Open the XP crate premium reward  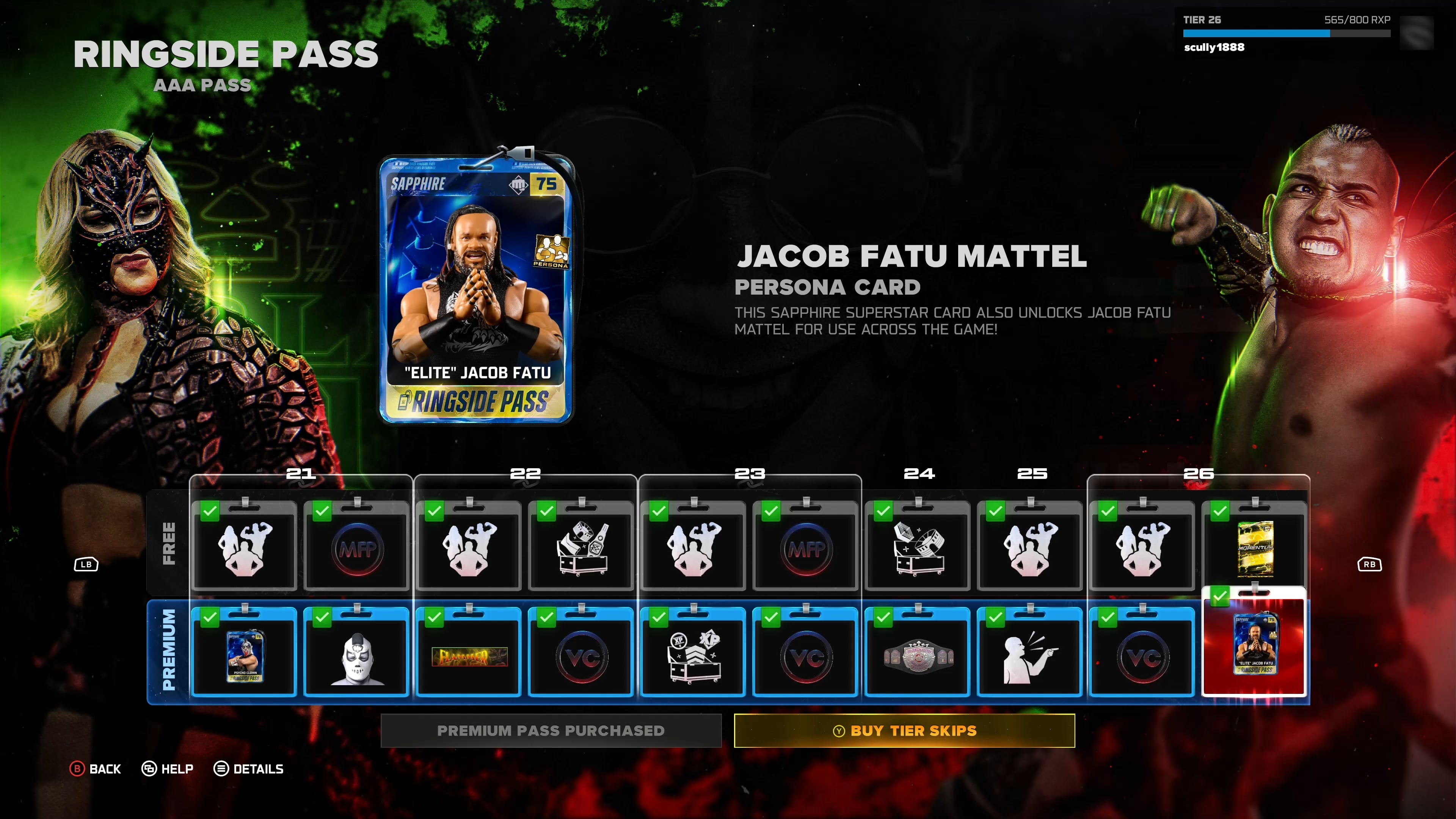(x=693, y=656)
